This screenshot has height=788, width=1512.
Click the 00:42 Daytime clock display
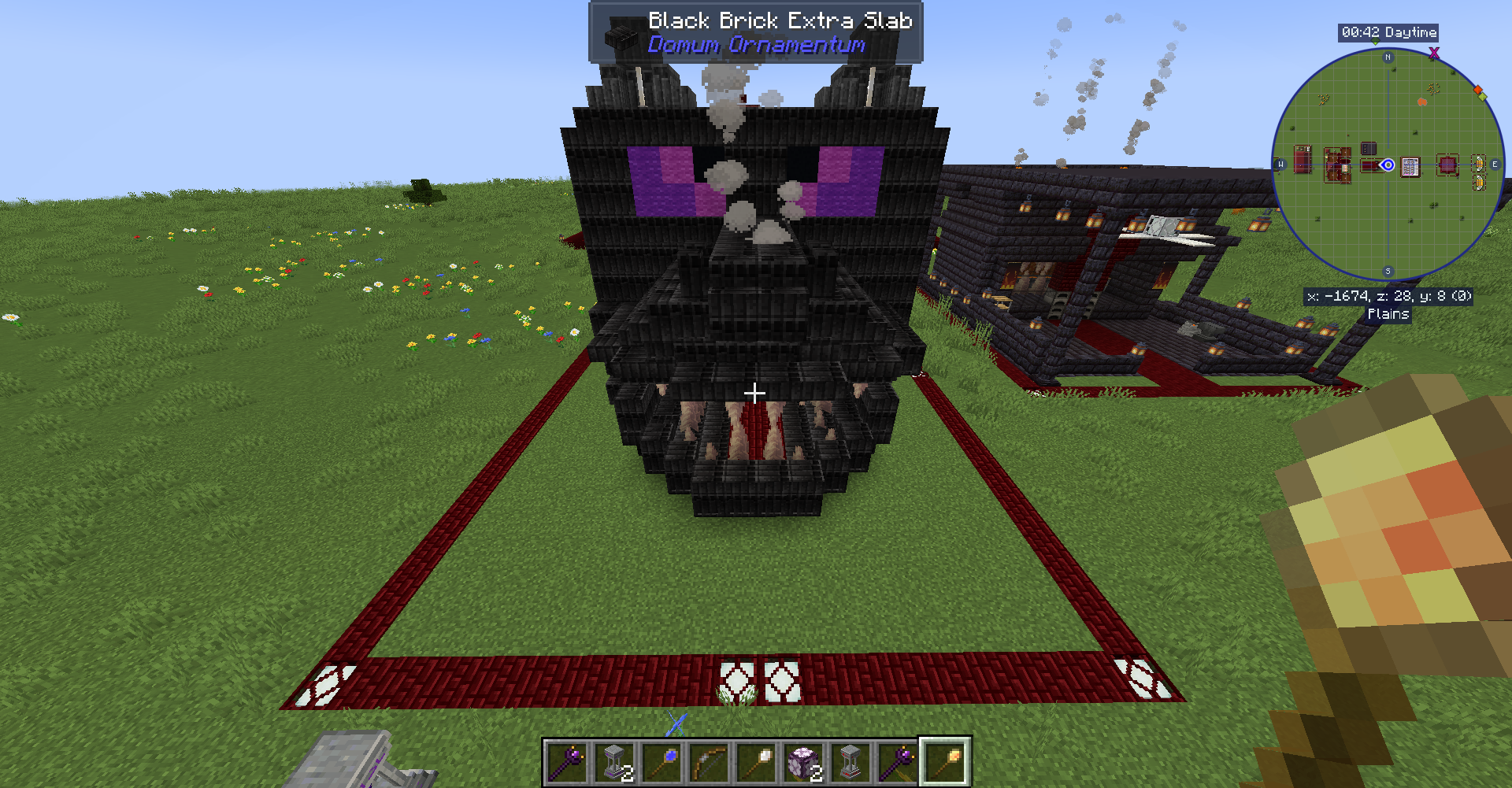click(x=1388, y=31)
